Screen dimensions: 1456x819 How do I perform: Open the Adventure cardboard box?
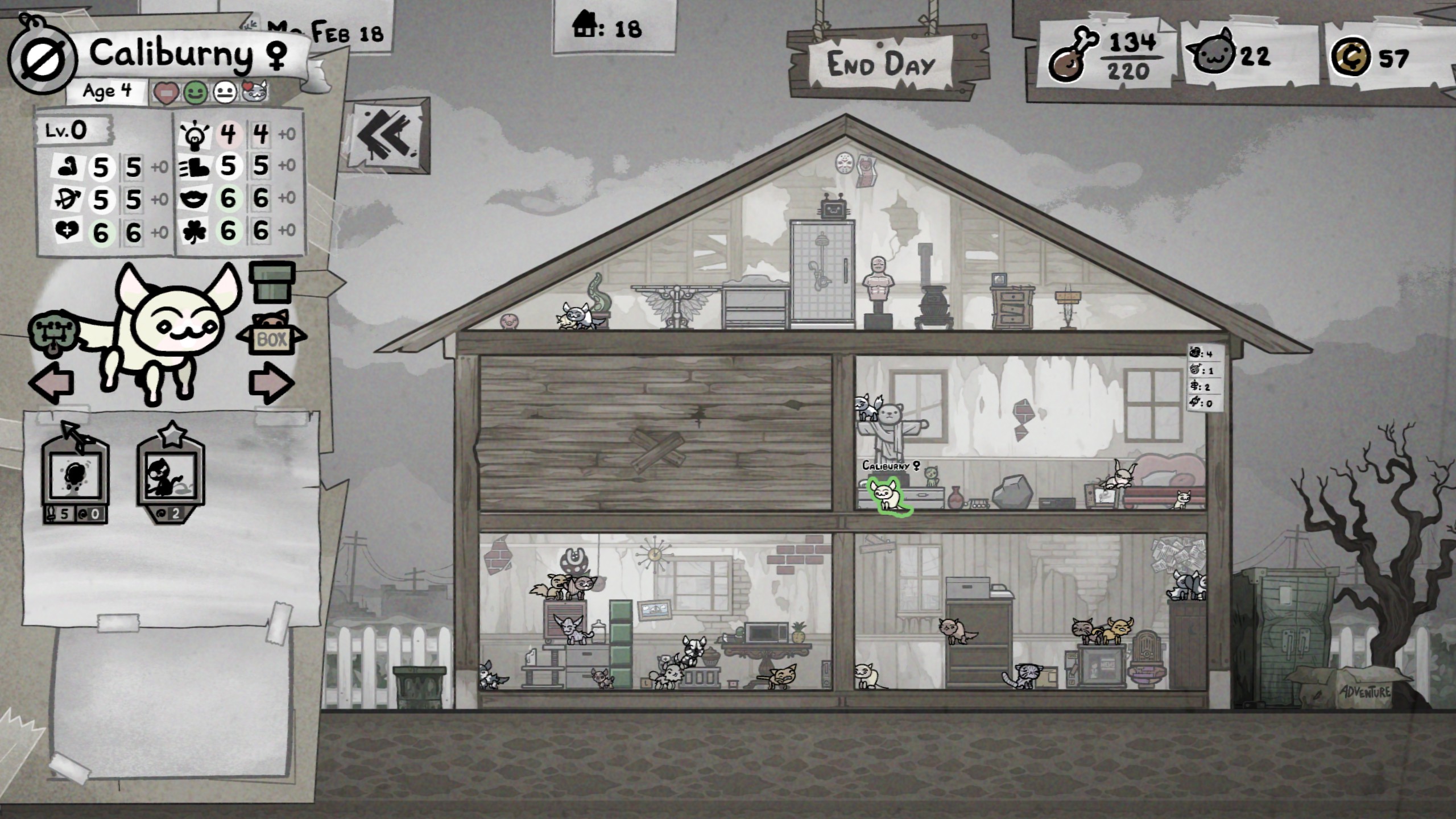(x=1359, y=687)
